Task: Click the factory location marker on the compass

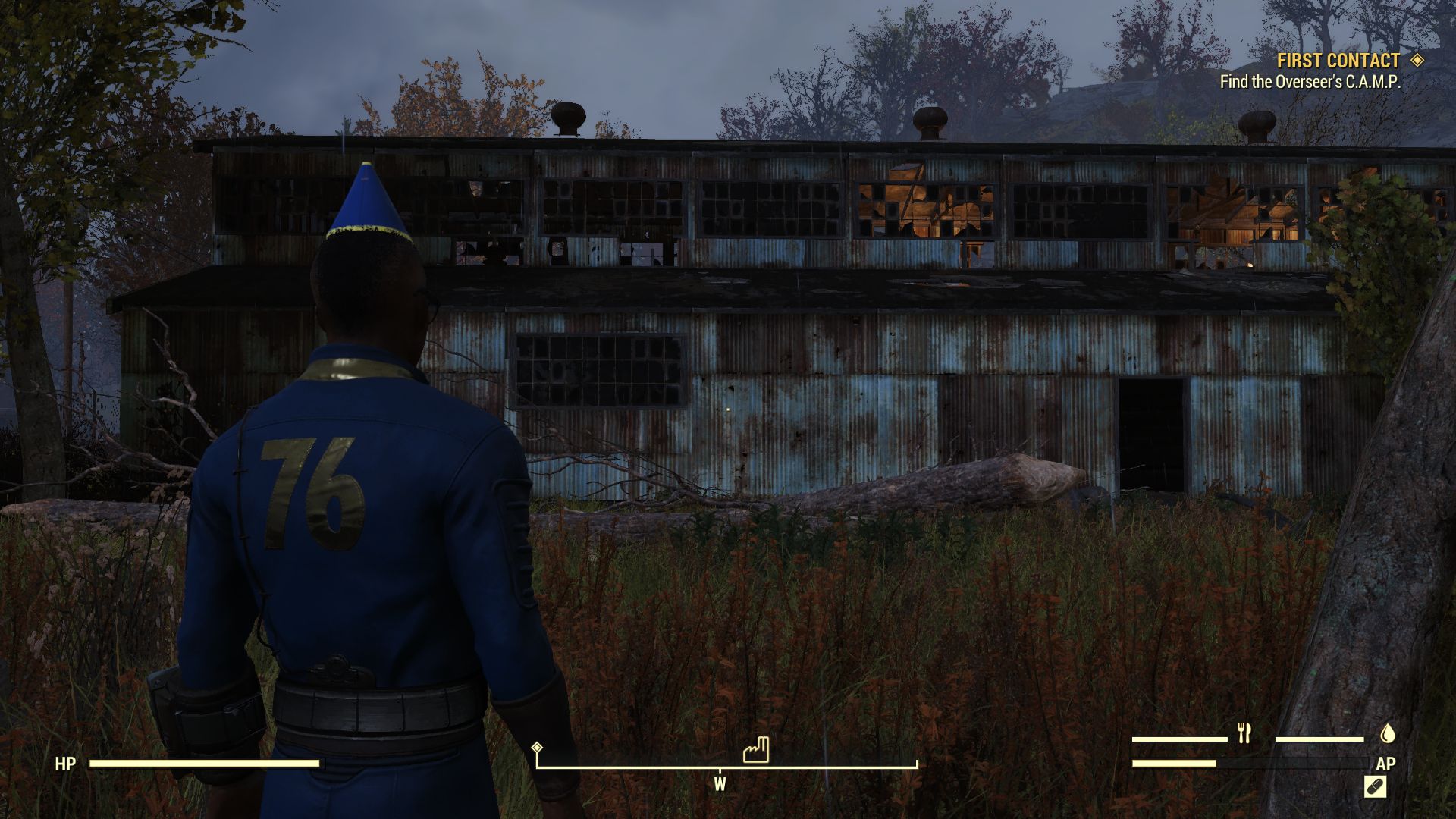Action: pyautogui.click(x=756, y=750)
